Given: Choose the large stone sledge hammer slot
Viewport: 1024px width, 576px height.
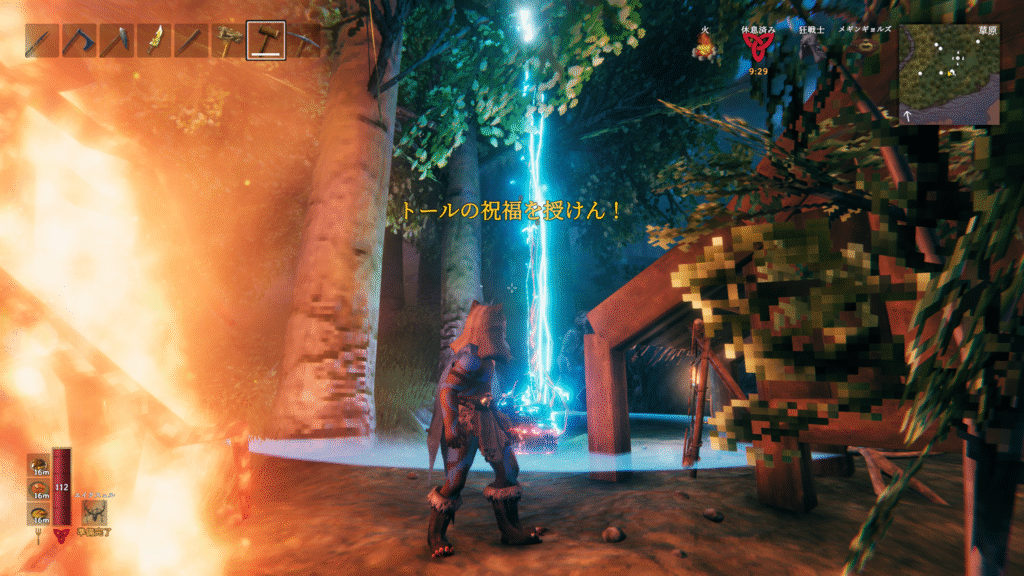Looking at the screenshot, I should click(229, 41).
